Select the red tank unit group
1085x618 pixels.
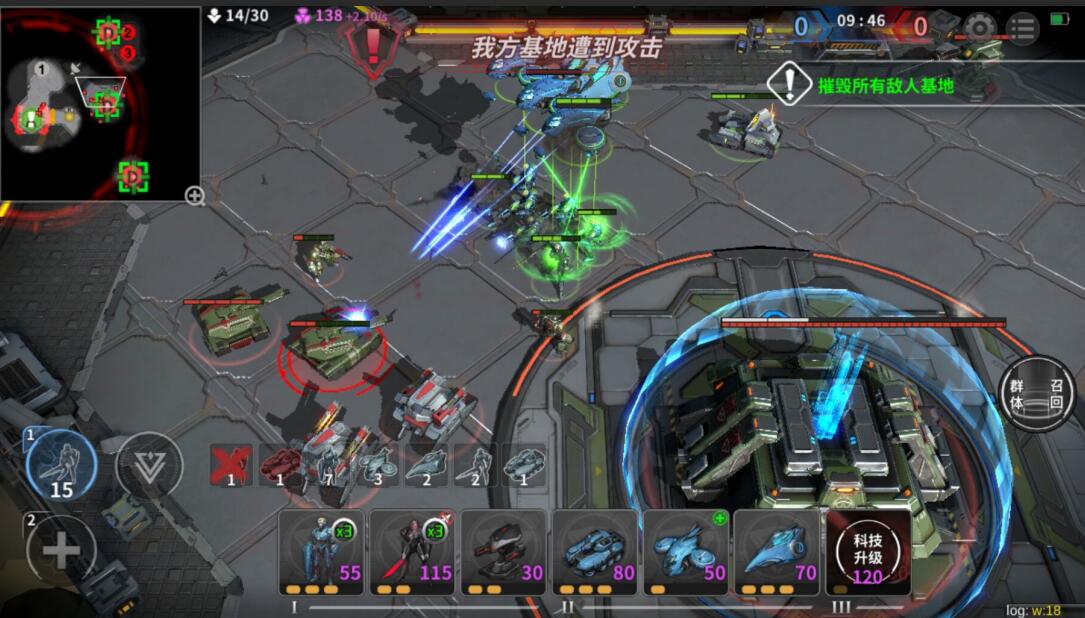tap(280, 465)
